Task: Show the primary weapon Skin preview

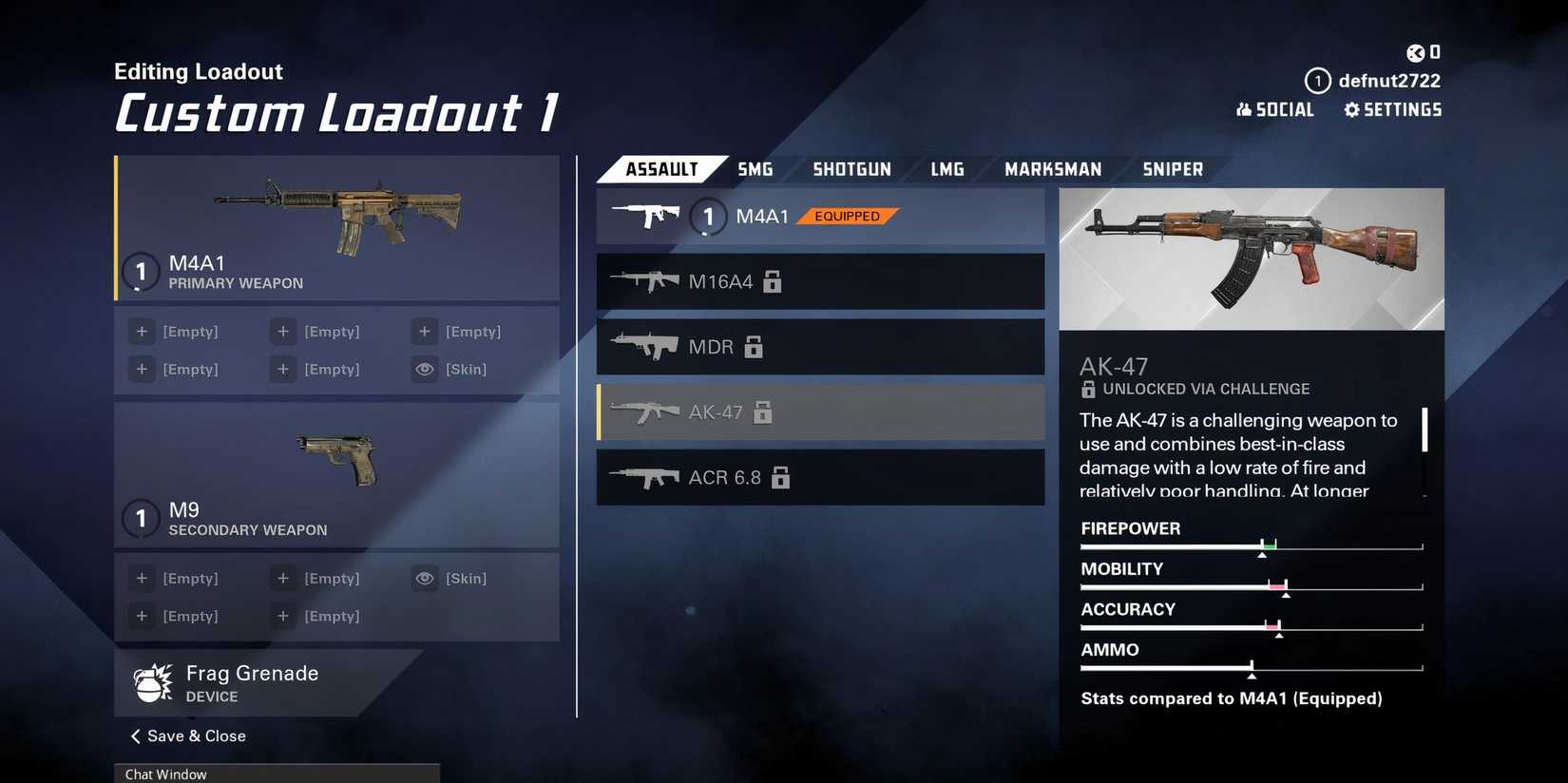Action: point(425,369)
